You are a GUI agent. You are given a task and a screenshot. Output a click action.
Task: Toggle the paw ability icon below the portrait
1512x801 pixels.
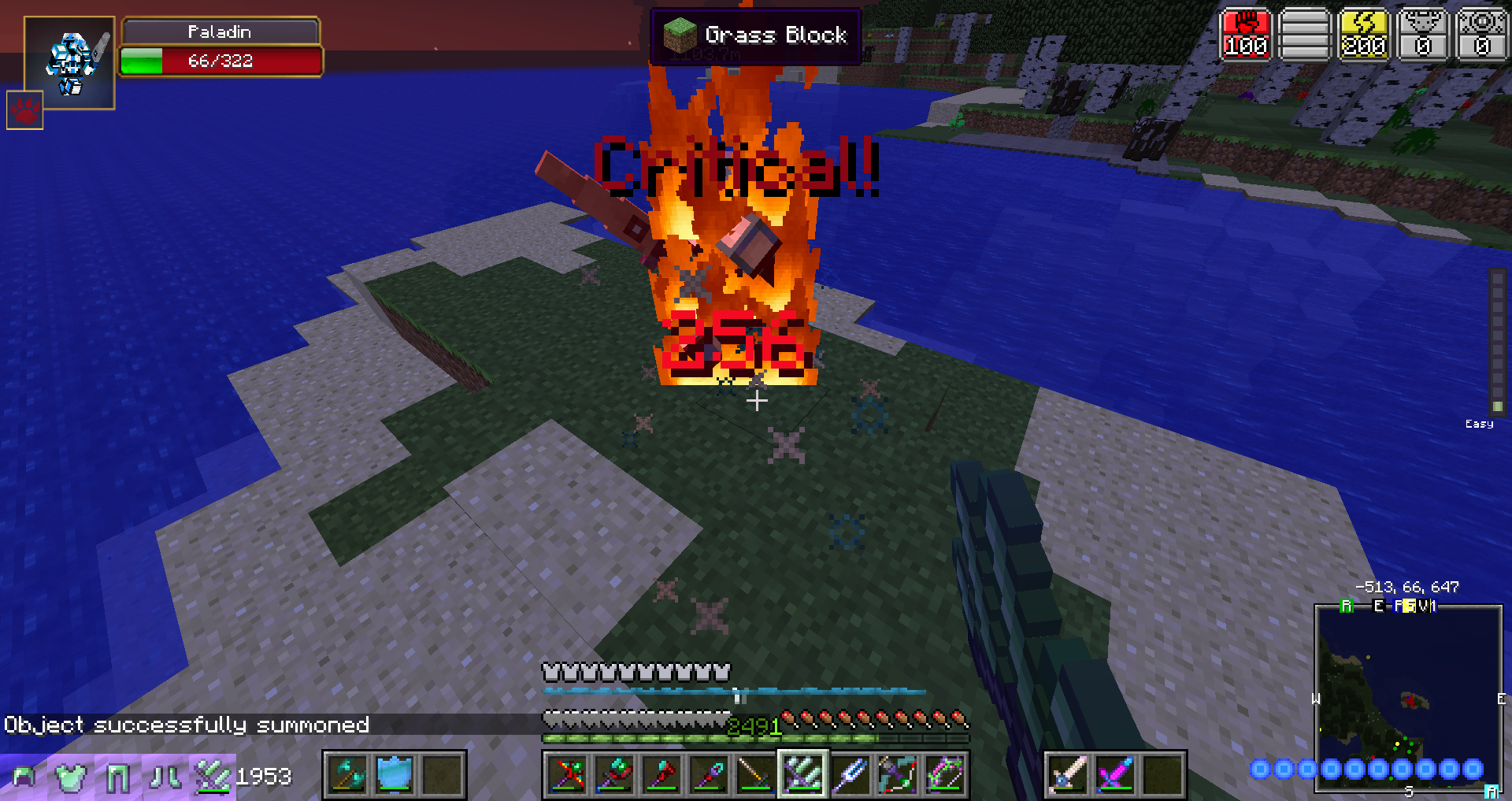(24, 110)
